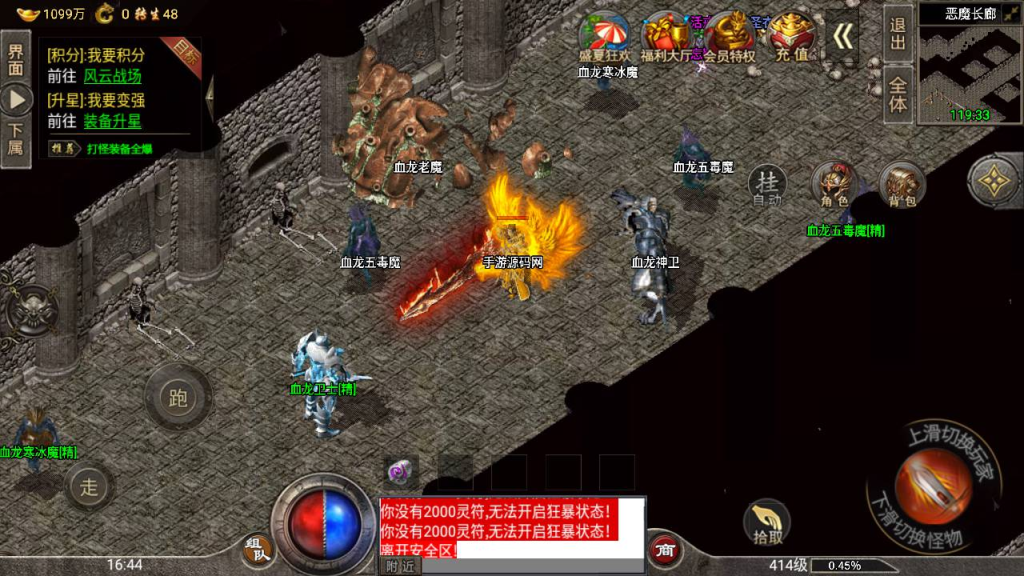Screen dimensions: 1024x576
Task: Open the 会员特权 VIP privileges
Action: 729,38
